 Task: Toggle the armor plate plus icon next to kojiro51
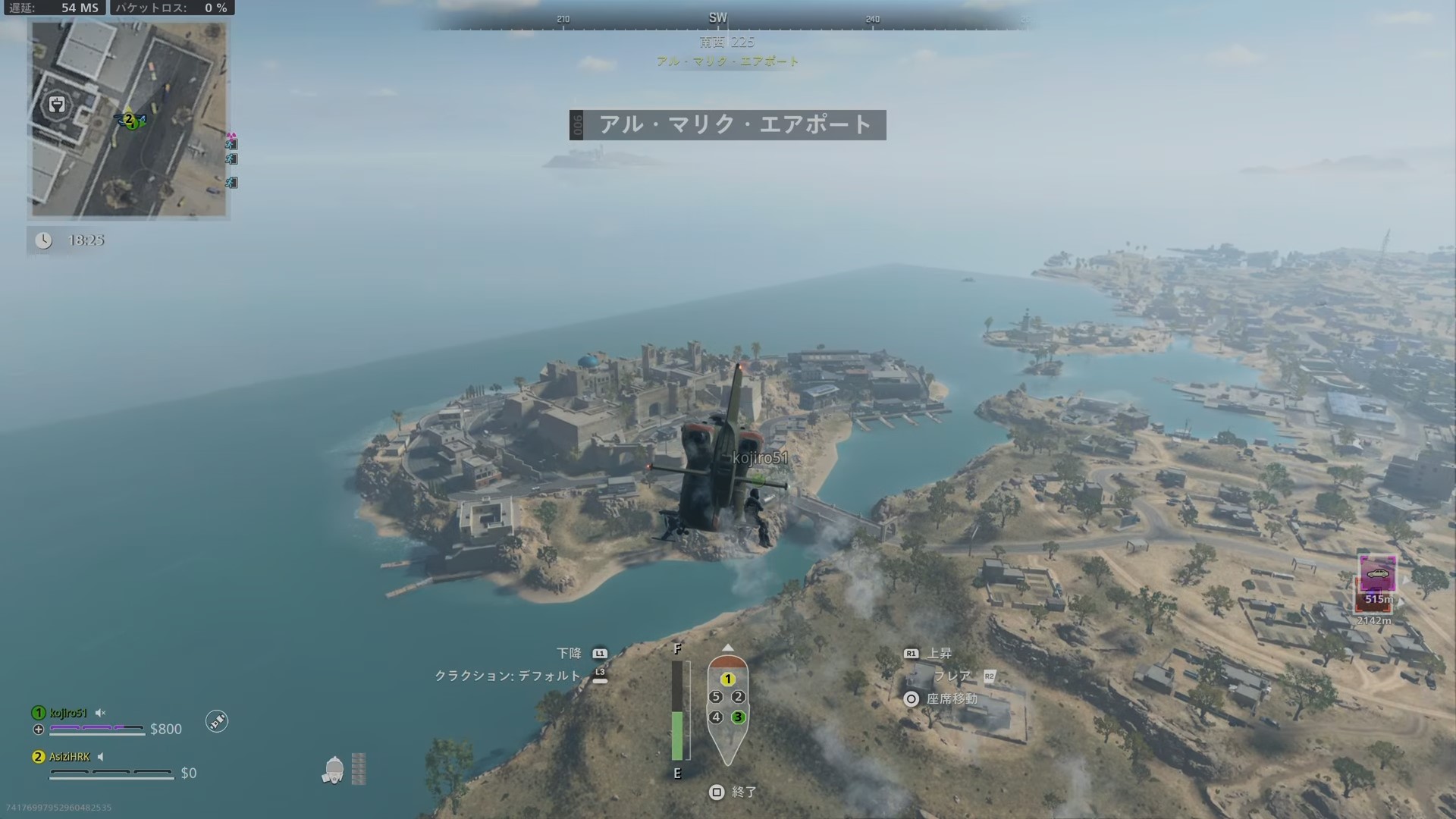click(x=38, y=729)
